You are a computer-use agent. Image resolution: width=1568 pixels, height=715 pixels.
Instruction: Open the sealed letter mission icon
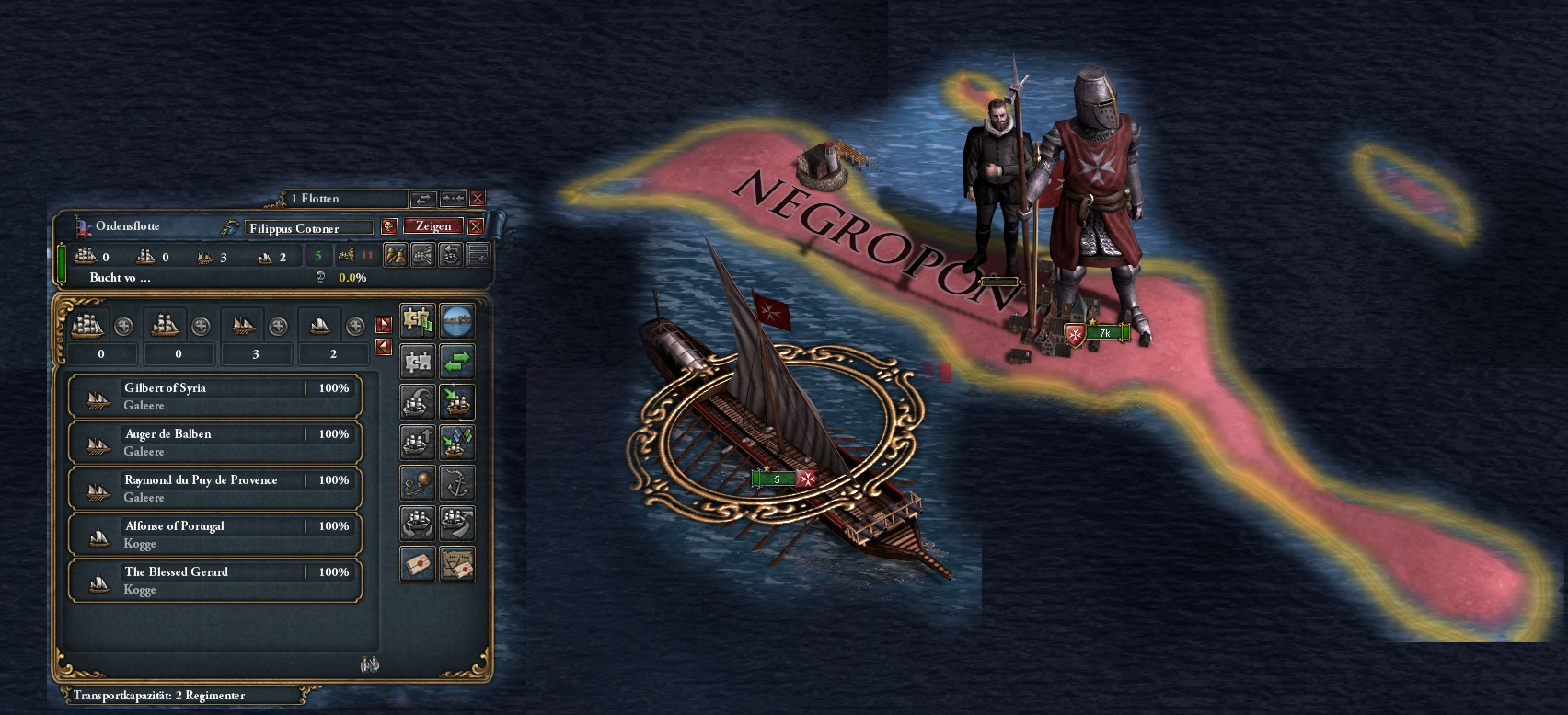[418, 563]
